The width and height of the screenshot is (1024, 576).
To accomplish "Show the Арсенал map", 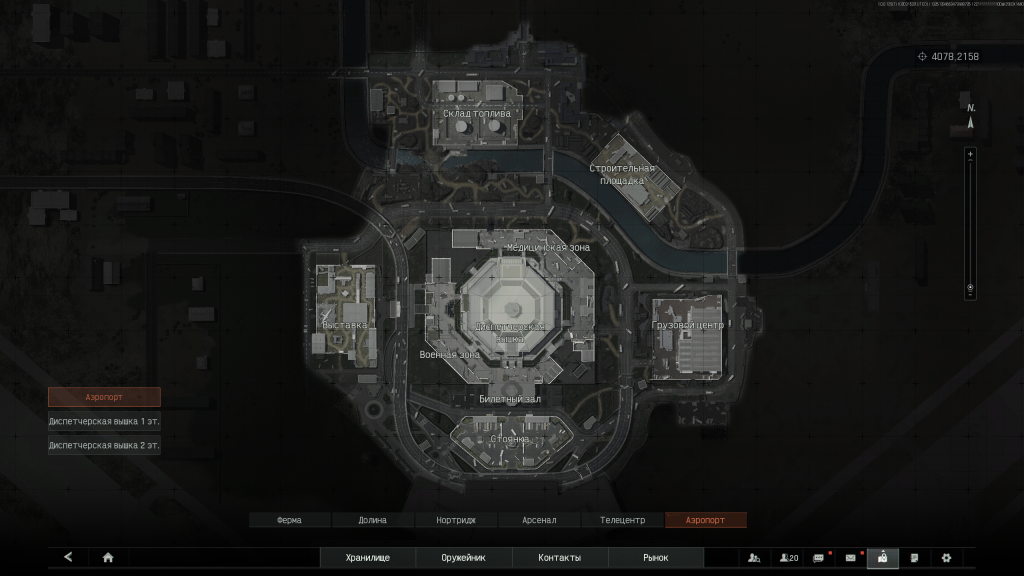I will click(x=538, y=520).
